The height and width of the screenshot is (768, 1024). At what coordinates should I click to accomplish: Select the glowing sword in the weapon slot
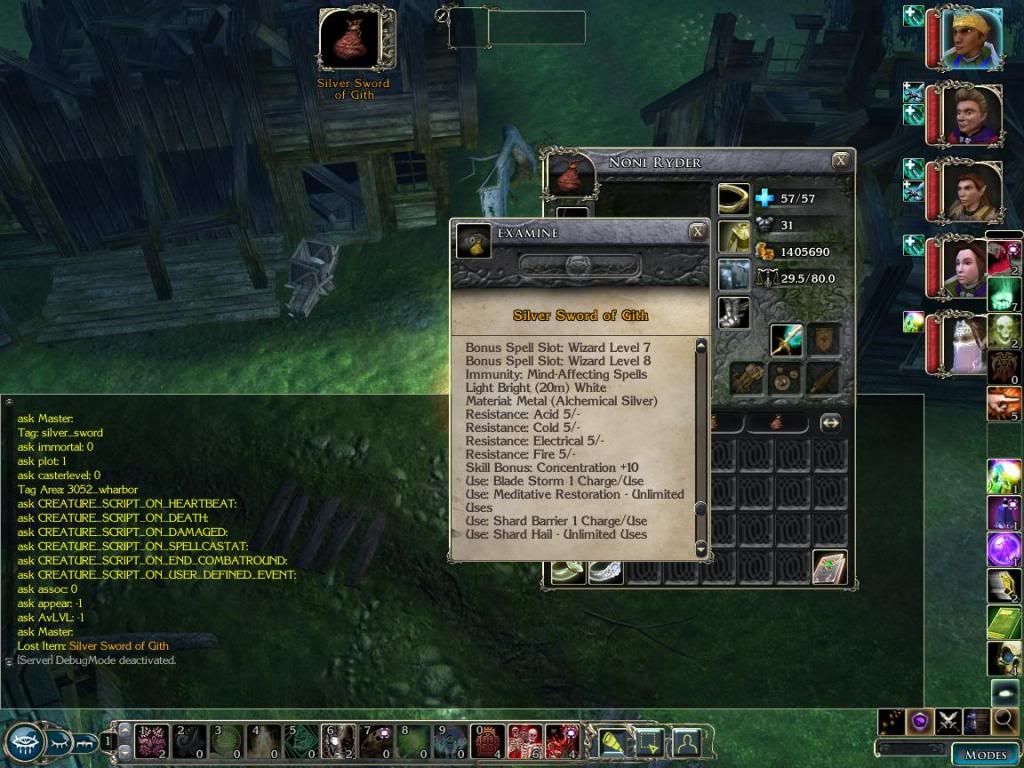click(x=786, y=340)
